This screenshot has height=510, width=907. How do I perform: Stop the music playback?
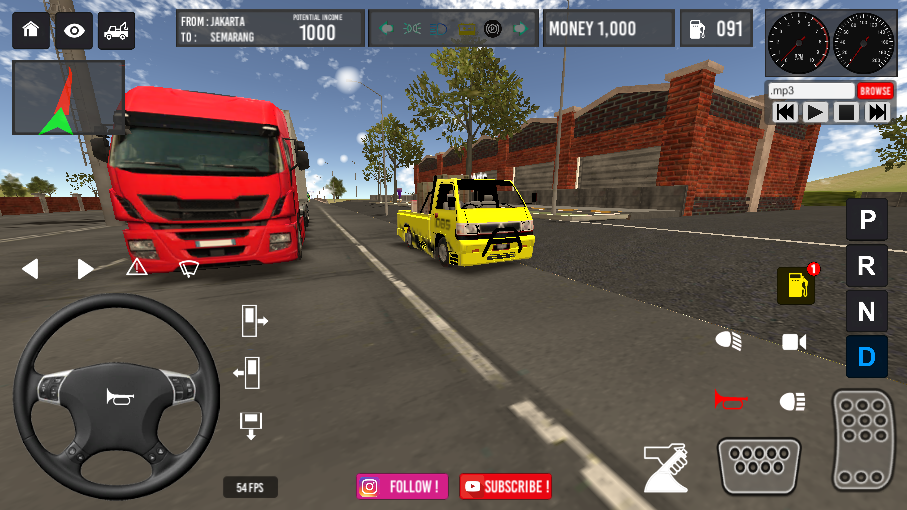click(847, 112)
